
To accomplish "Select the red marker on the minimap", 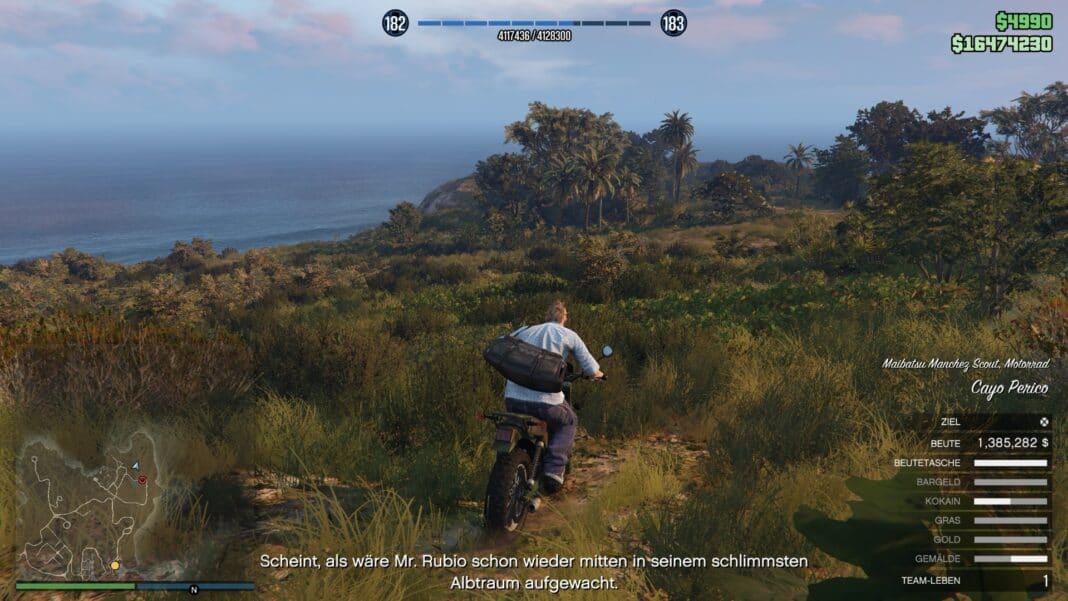I will (x=142, y=480).
